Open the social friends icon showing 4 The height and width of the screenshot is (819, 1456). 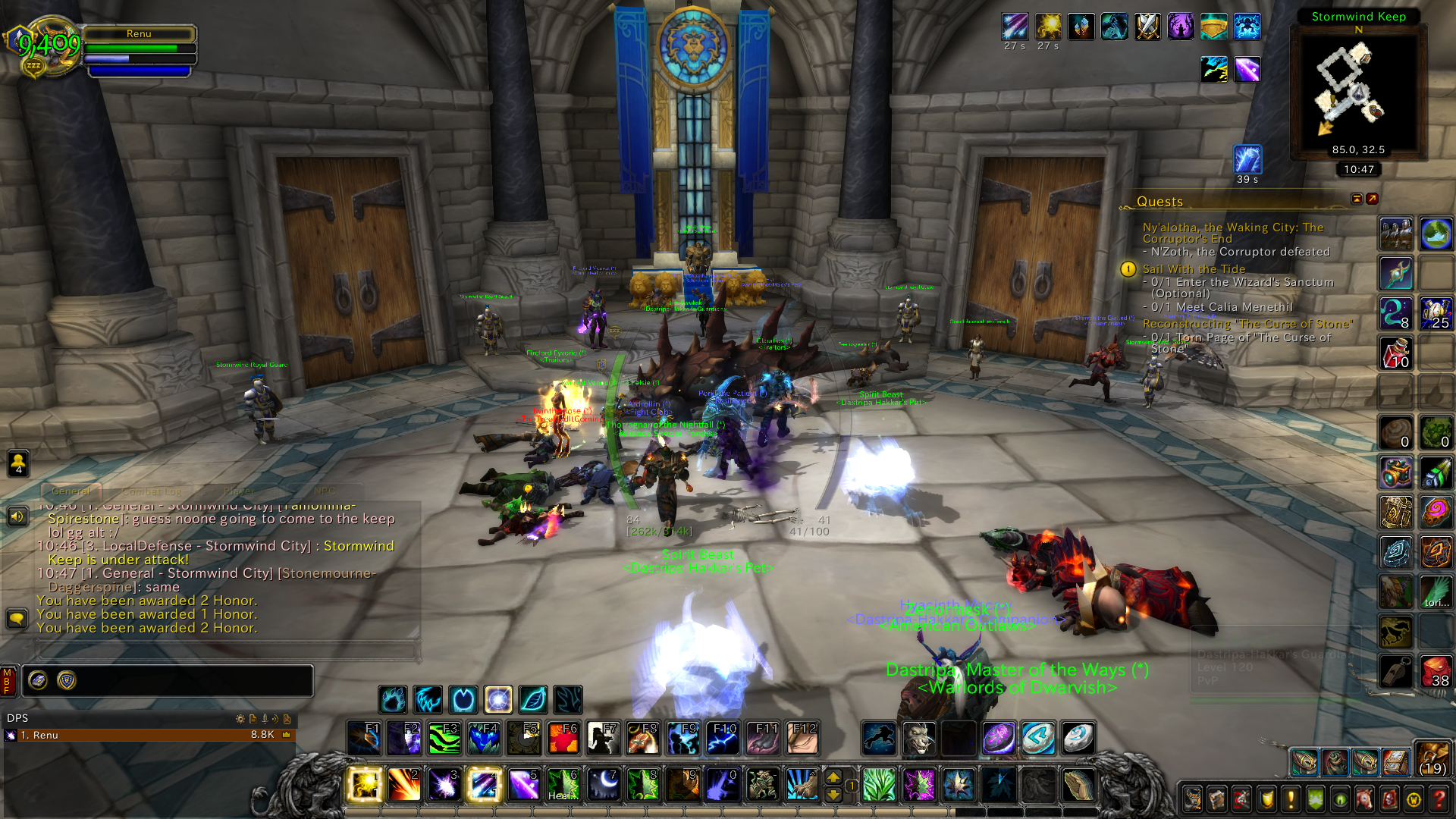tap(18, 463)
